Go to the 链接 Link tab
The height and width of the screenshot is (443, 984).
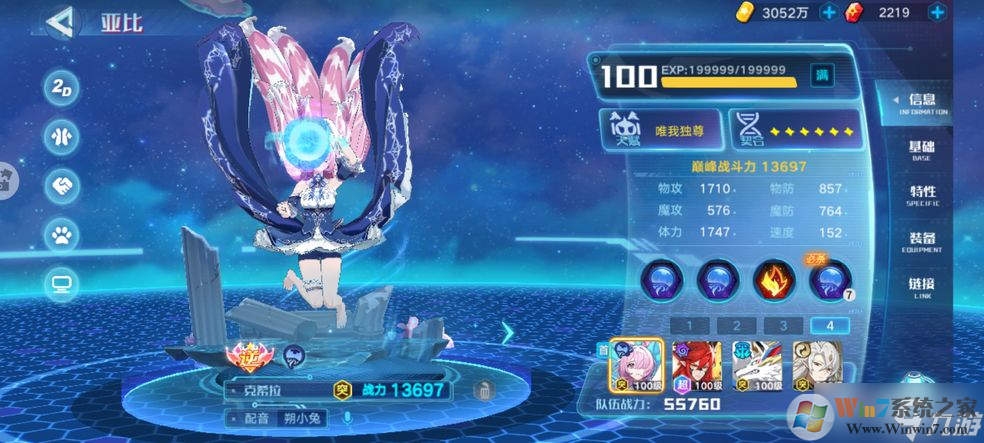tap(922, 287)
